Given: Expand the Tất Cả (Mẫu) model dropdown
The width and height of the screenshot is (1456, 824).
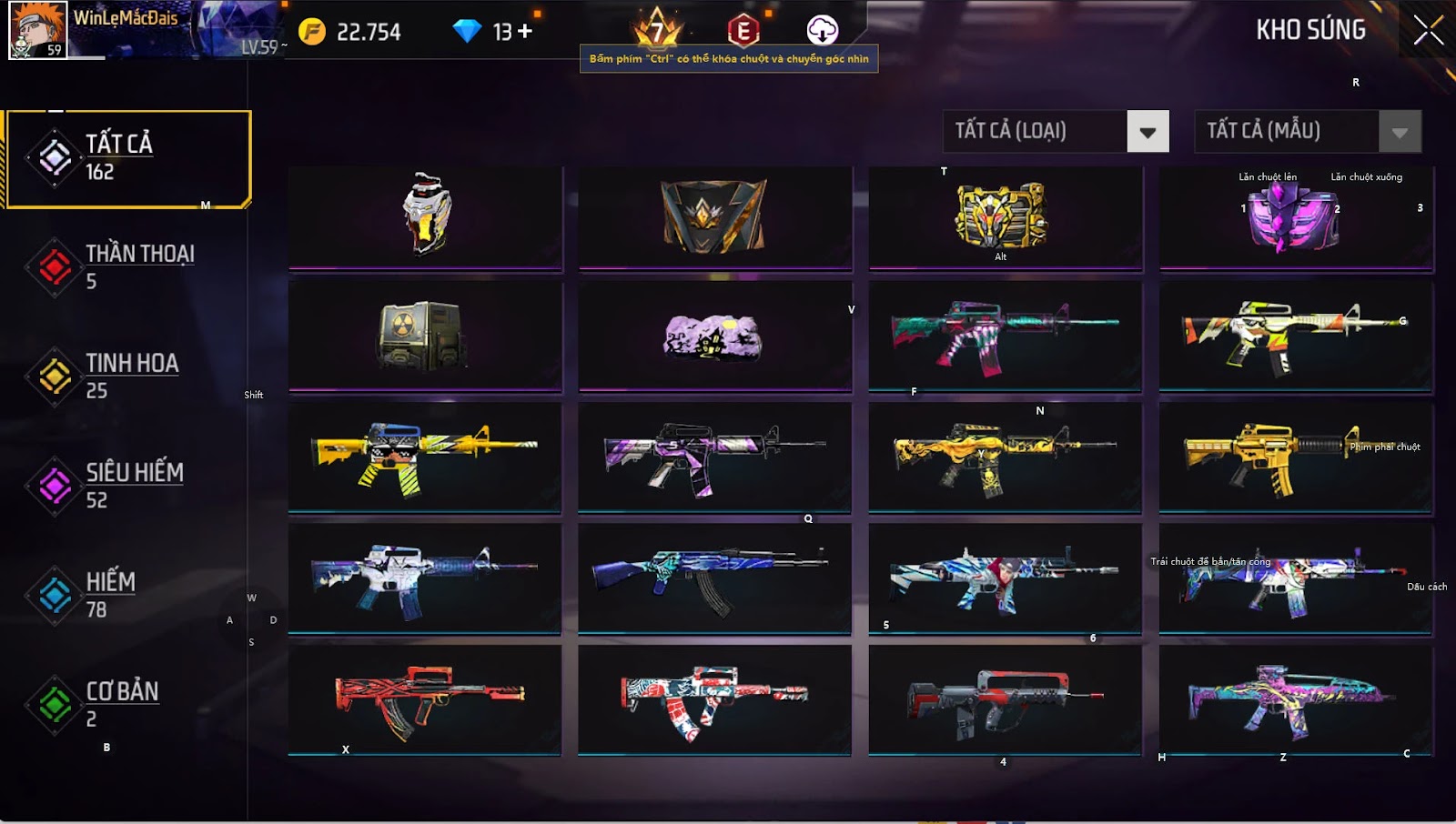Looking at the screenshot, I should coord(1400,132).
